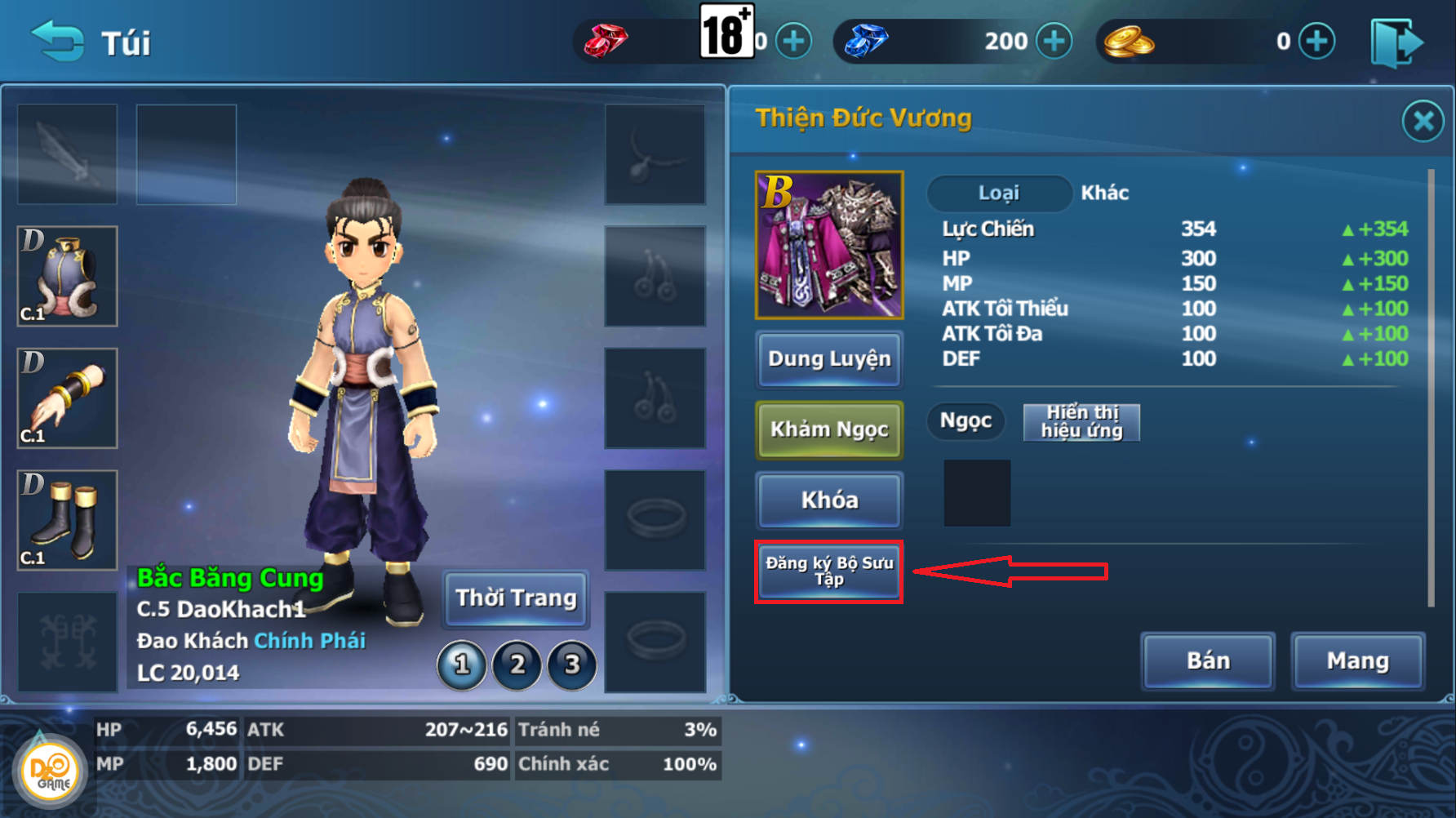Select the equipped boots slot

68,520
